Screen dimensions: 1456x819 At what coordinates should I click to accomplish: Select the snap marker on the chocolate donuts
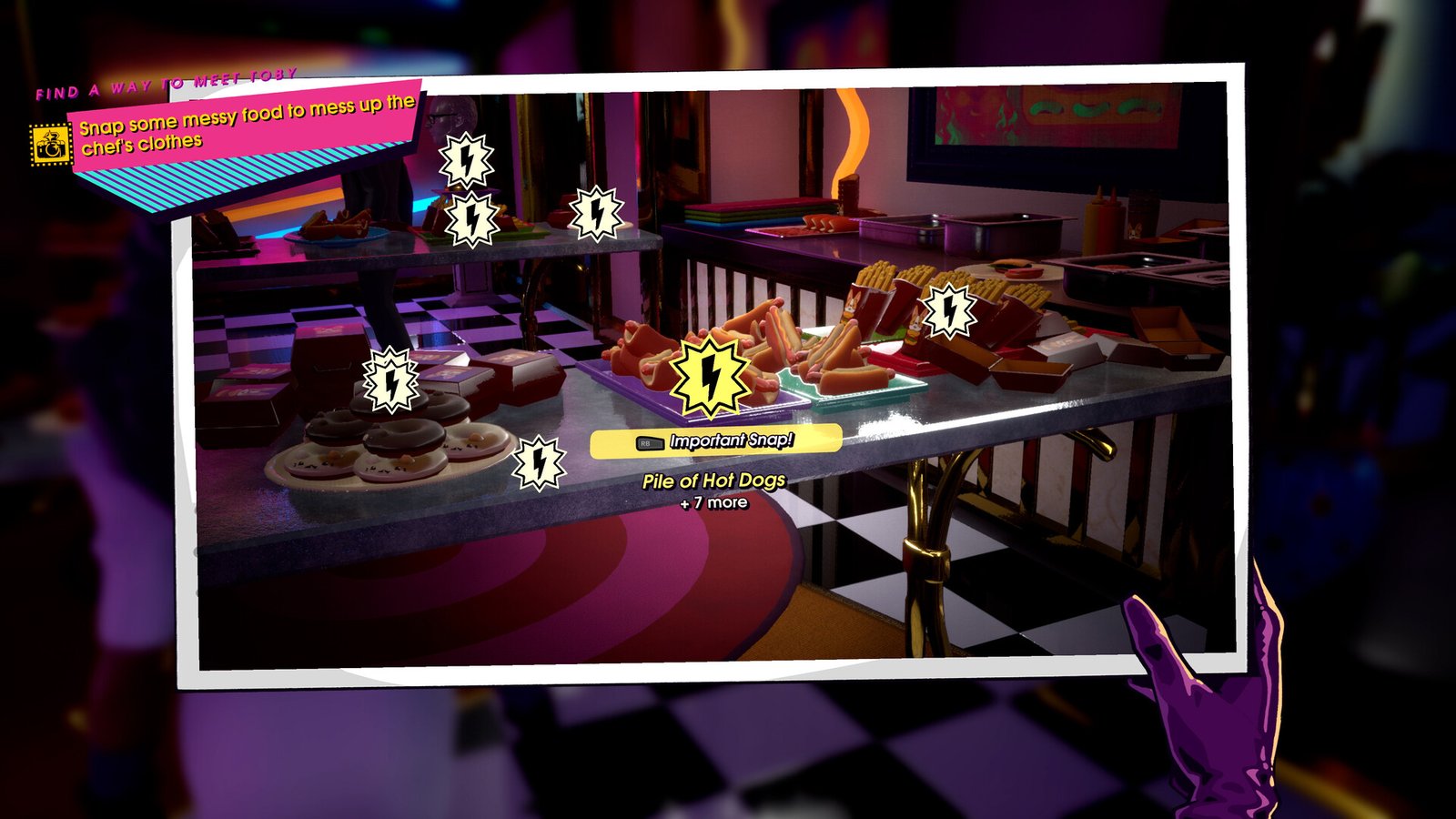(391, 380)
